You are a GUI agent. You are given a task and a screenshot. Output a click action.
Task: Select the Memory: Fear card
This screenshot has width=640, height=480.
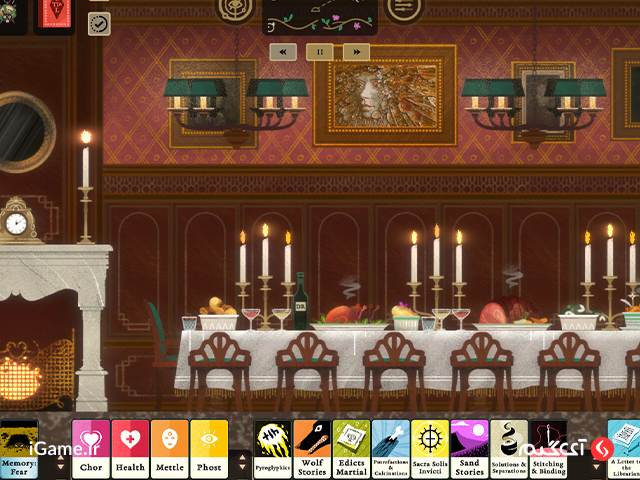(x=19, y=449)
